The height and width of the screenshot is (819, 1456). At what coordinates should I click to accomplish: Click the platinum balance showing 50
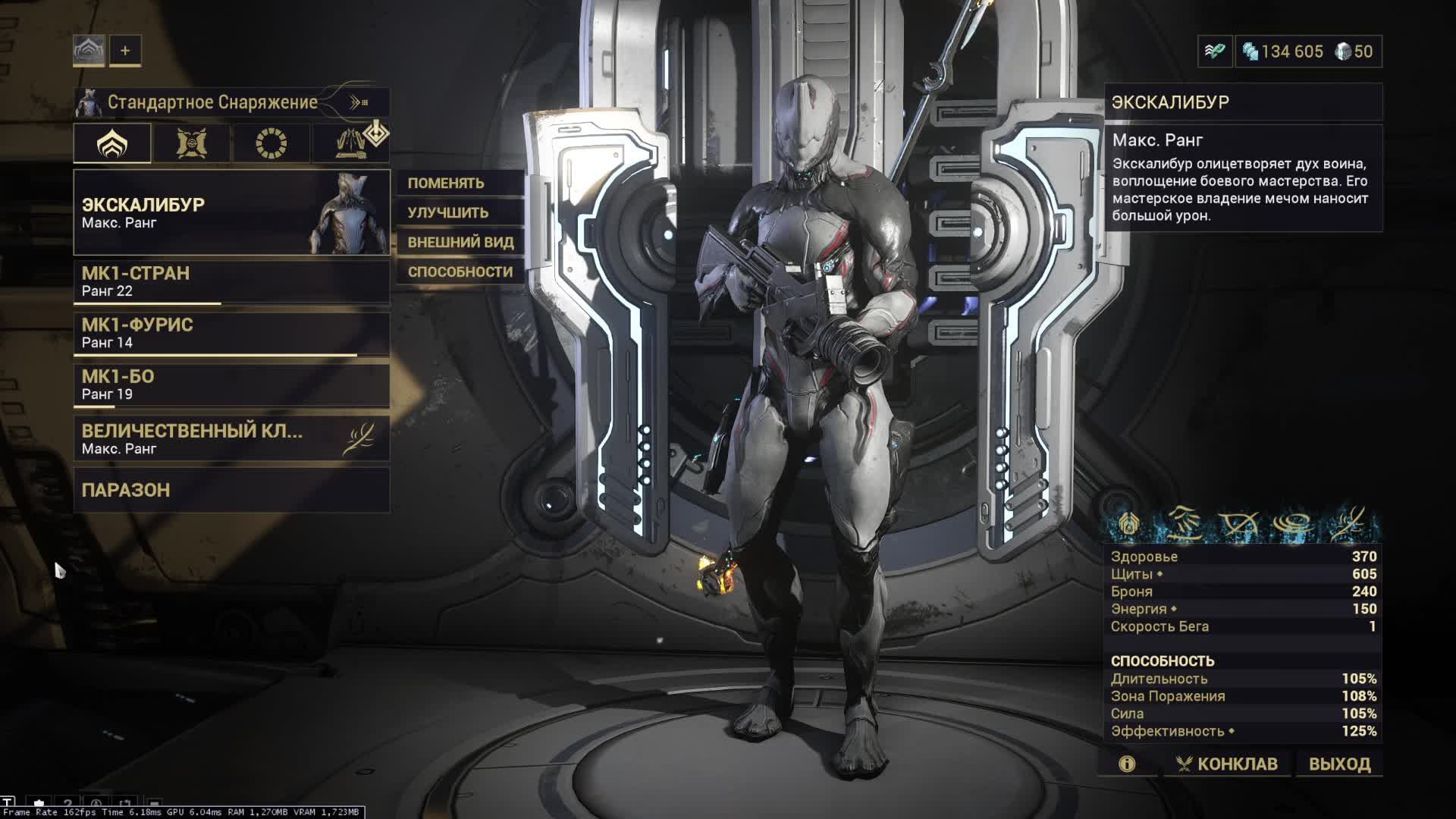[x=1354, y=52]
